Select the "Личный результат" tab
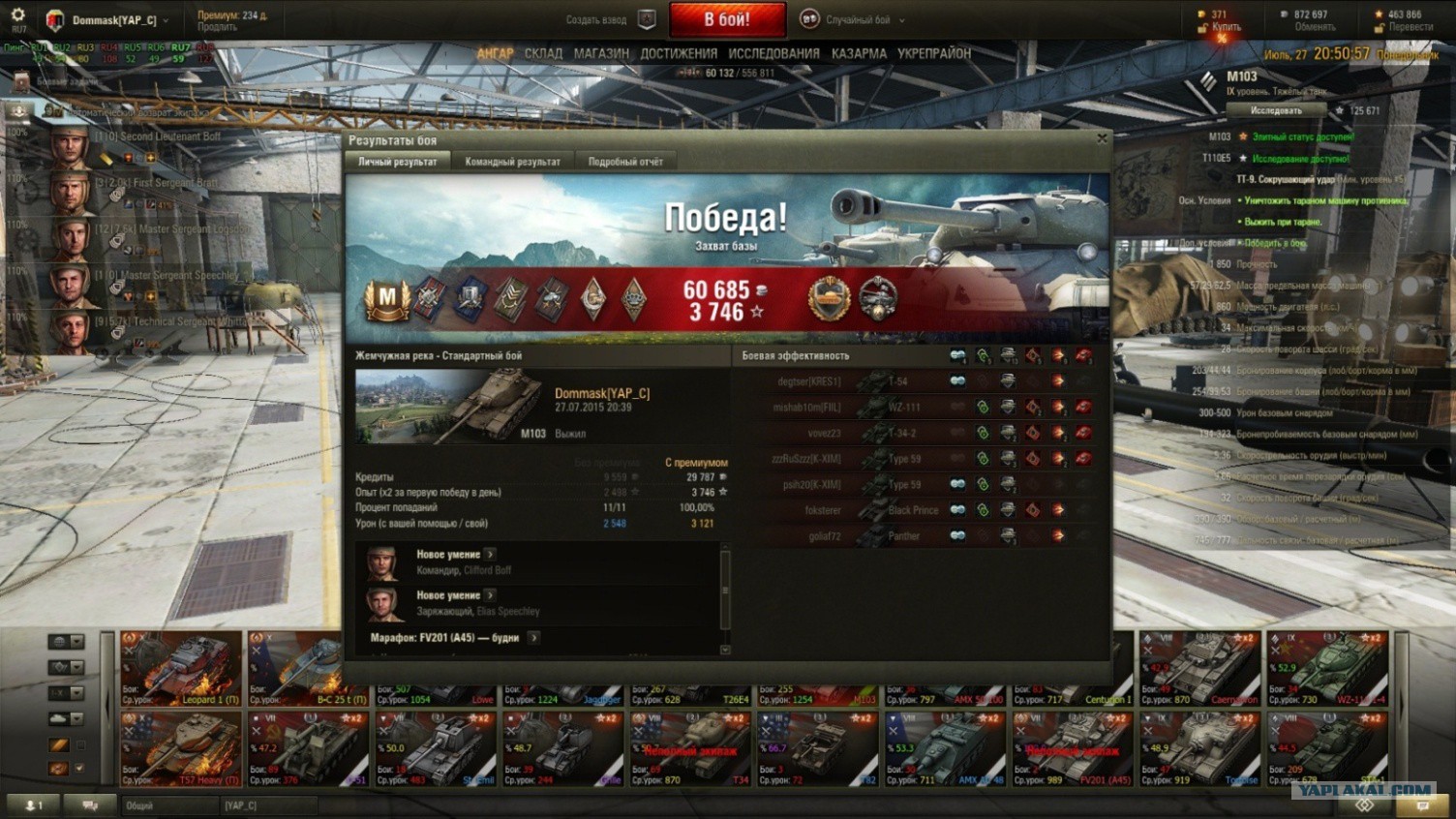The image size is (1456, 819). pos(397,162)
